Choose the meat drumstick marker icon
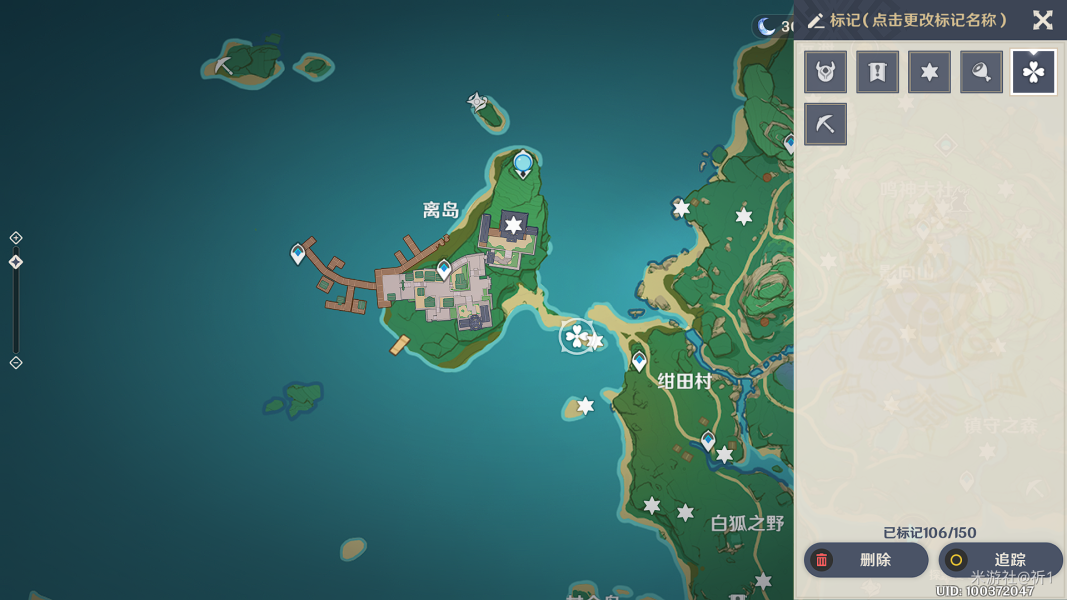The width and height of the screenshot is (1067, 600). click(982, 72)
